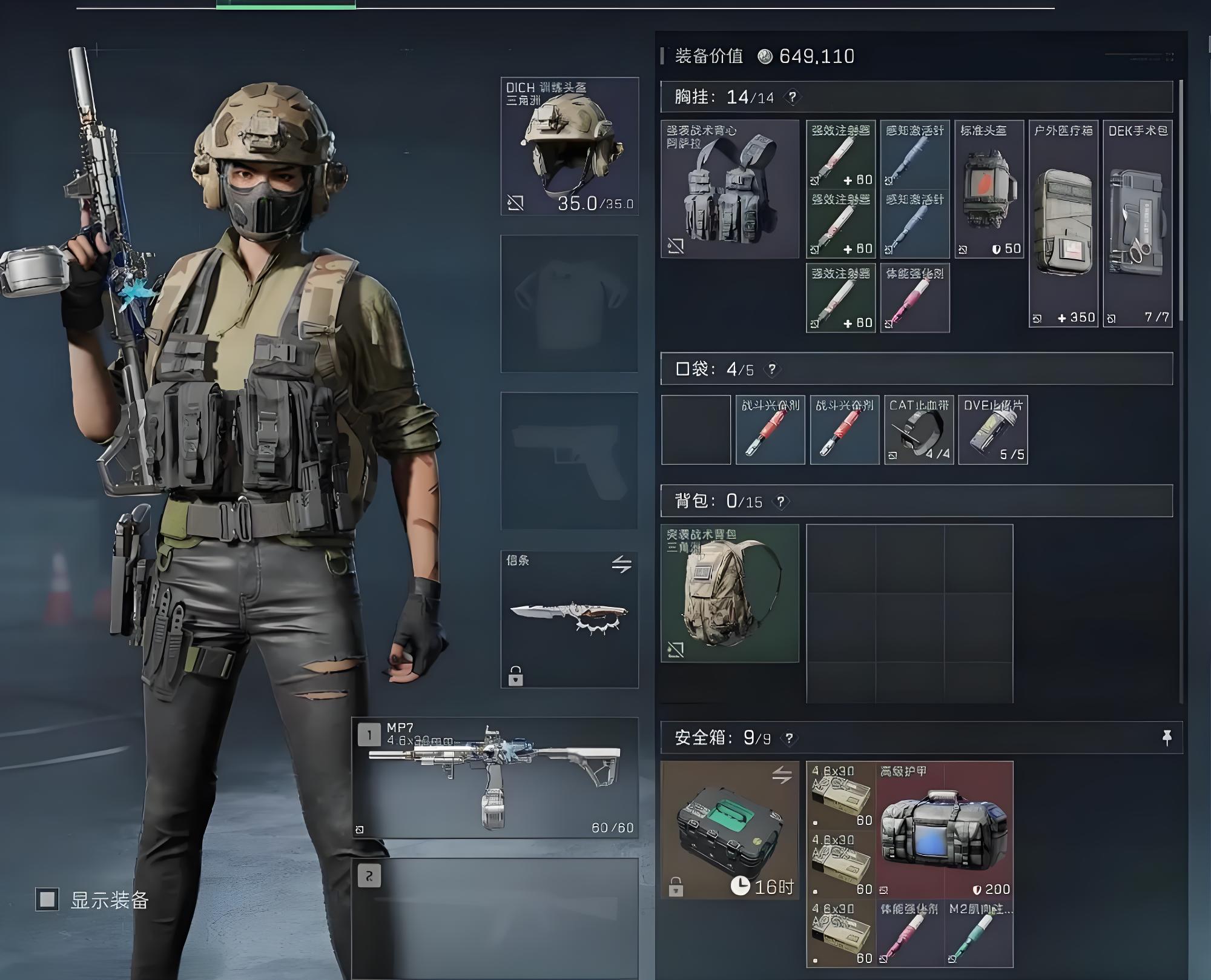
Task: Select the 高级护甲 armor repair bag
Action: tap(945, 830)
